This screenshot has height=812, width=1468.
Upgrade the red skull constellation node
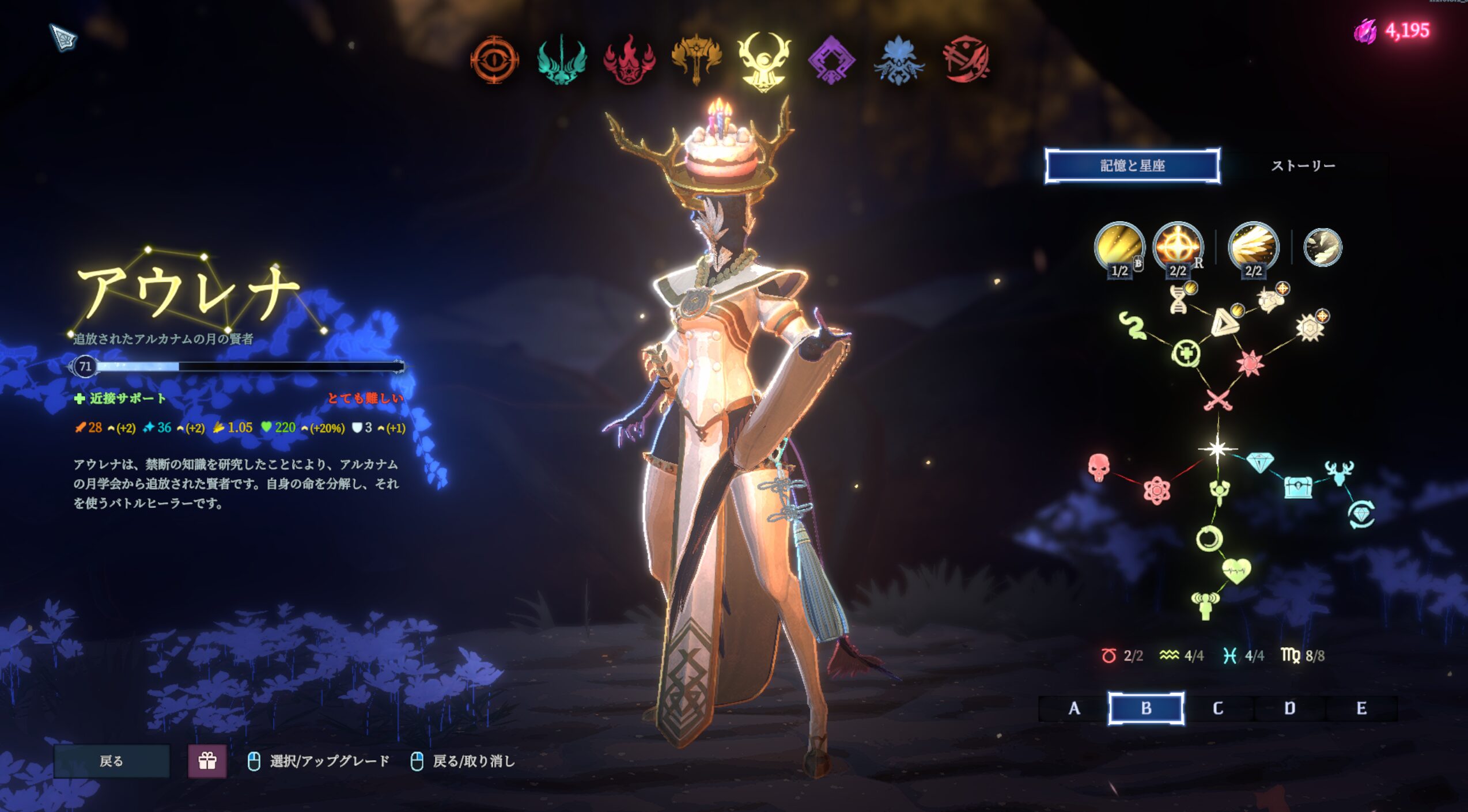tap(1099, 467)
